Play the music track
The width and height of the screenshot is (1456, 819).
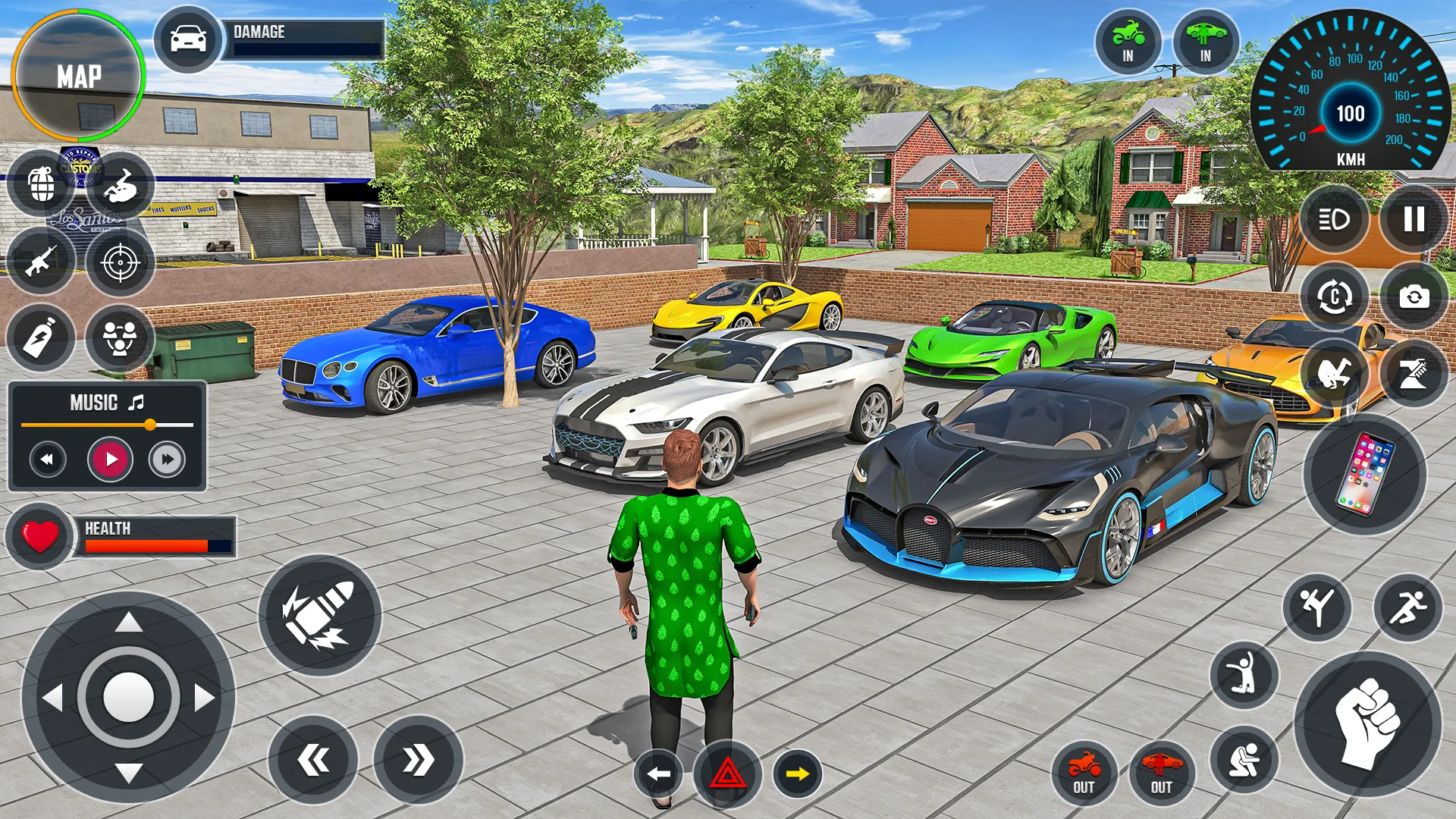pos(111,459)
